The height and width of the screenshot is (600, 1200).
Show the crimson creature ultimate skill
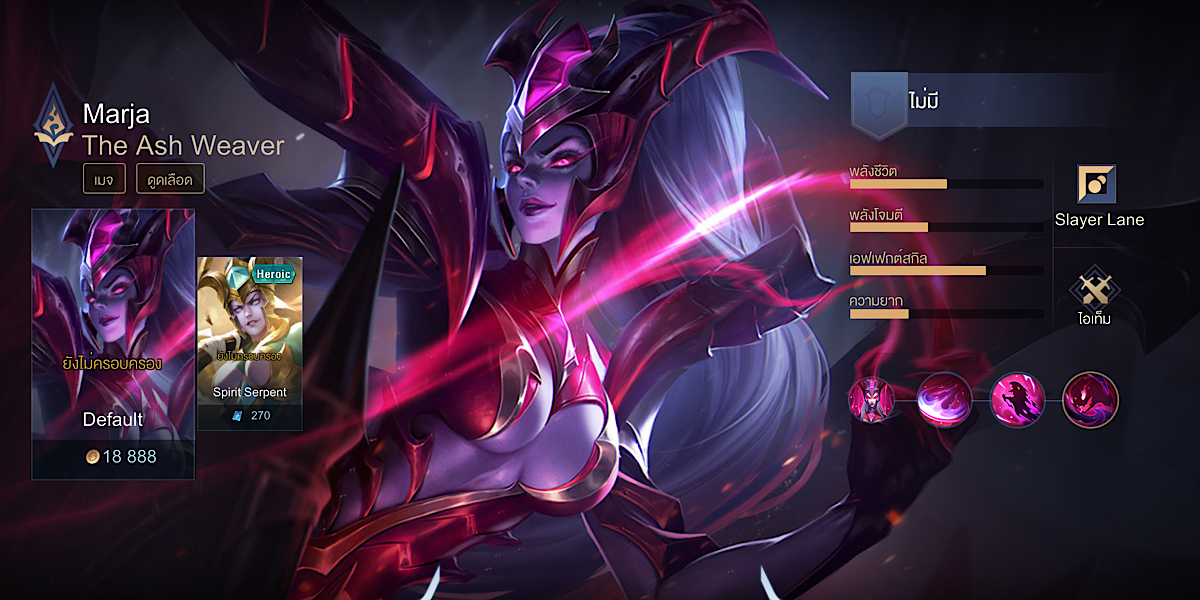coord(1090,399)
